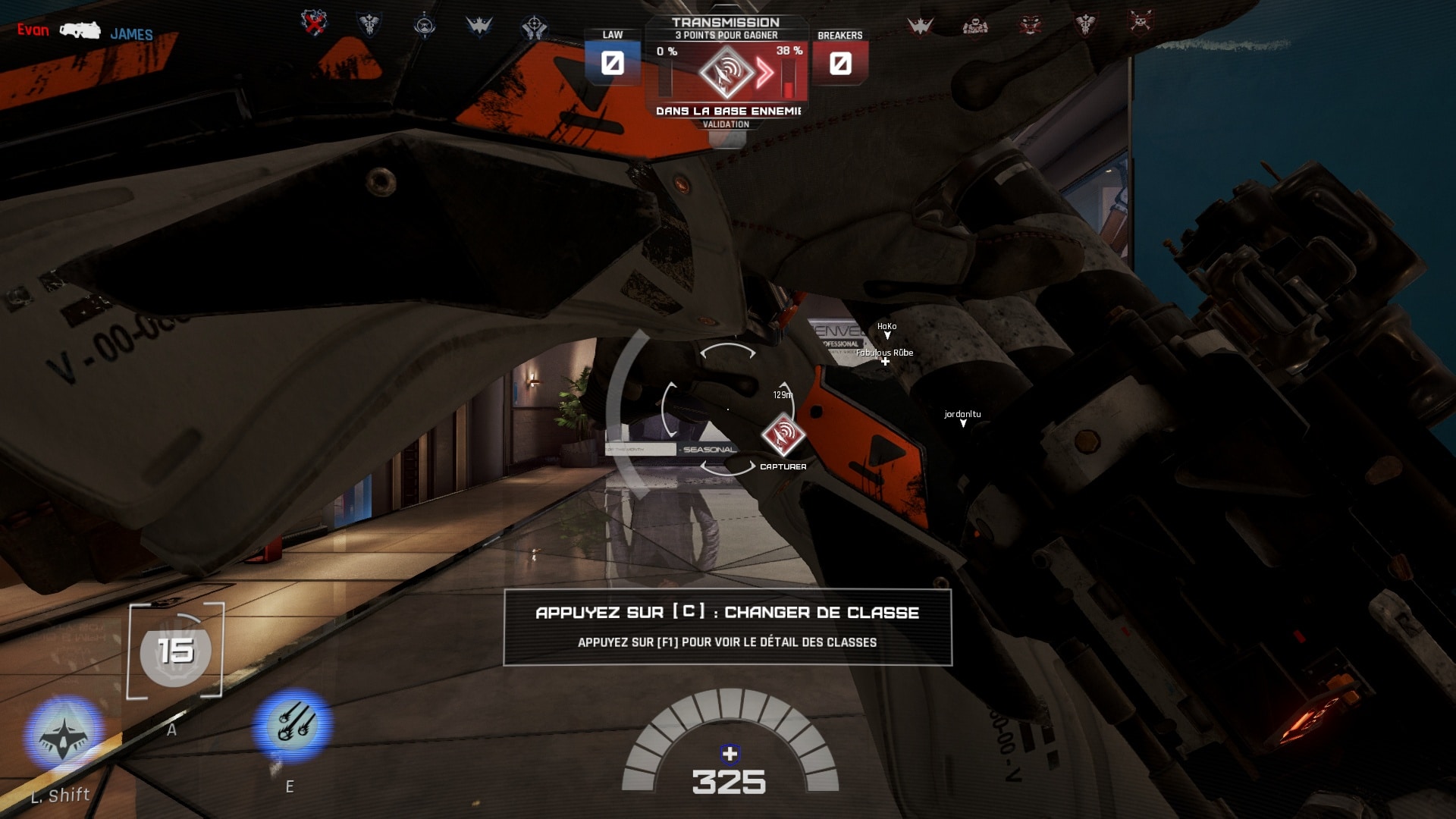Select the Breakers team caduceus medic icon
The image size is (1456, 819).
tap(1085, 24)
